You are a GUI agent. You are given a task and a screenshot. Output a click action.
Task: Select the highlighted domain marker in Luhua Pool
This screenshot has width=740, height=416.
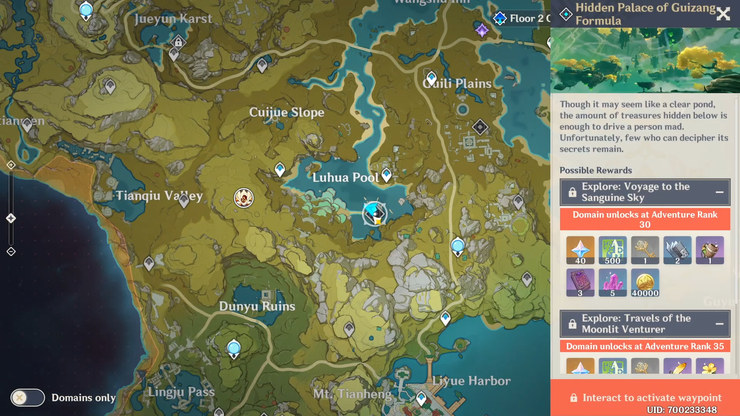click(x=375, y=212)
